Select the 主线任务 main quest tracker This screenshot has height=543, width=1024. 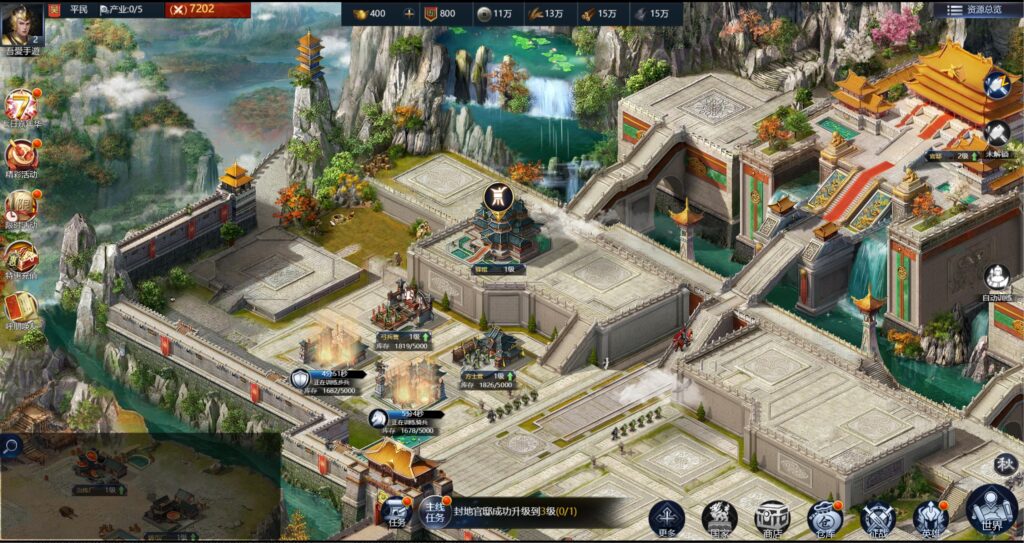[x=434, y=511]
